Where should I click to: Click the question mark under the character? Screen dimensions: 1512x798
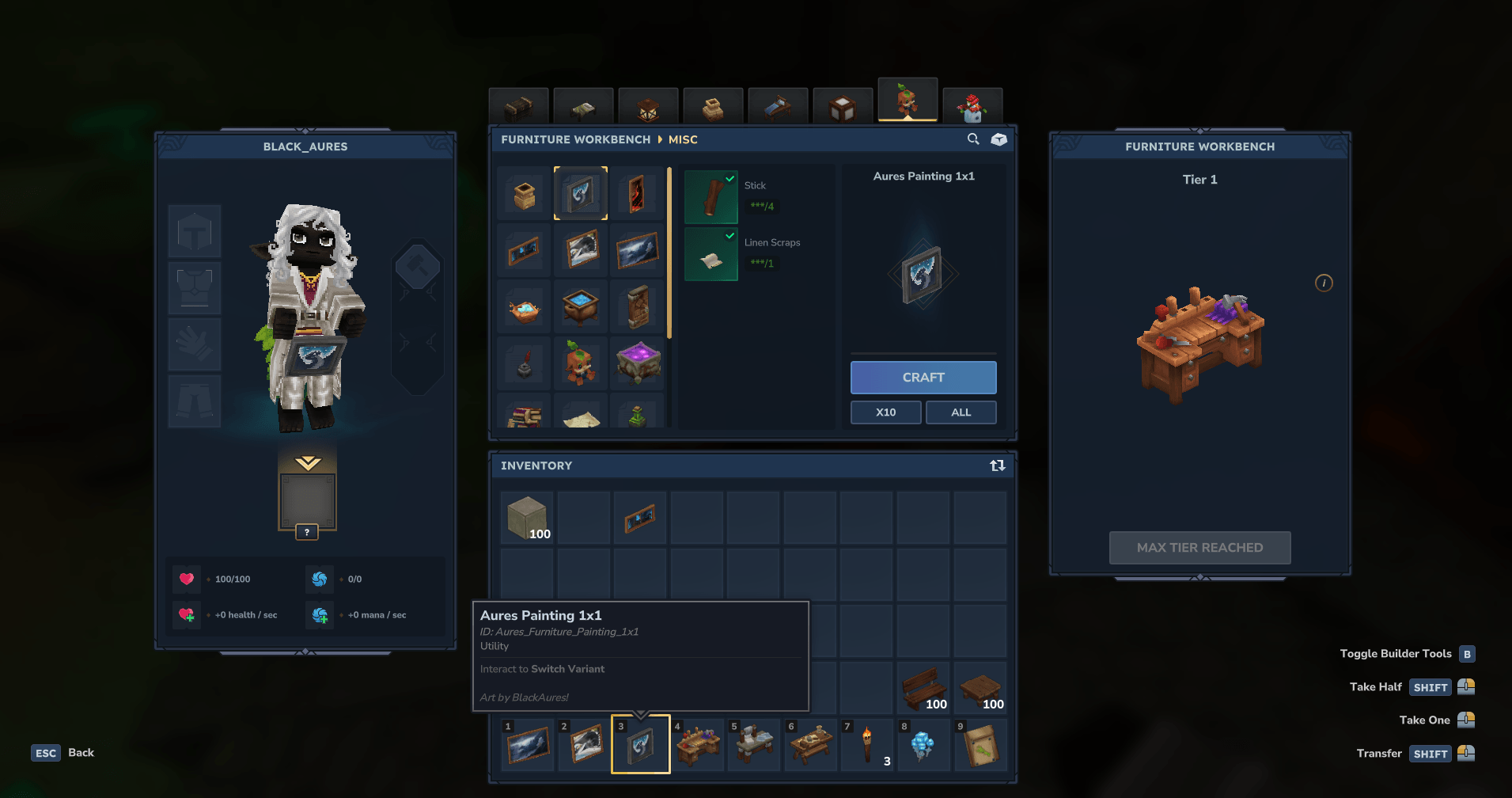(307, 532)
